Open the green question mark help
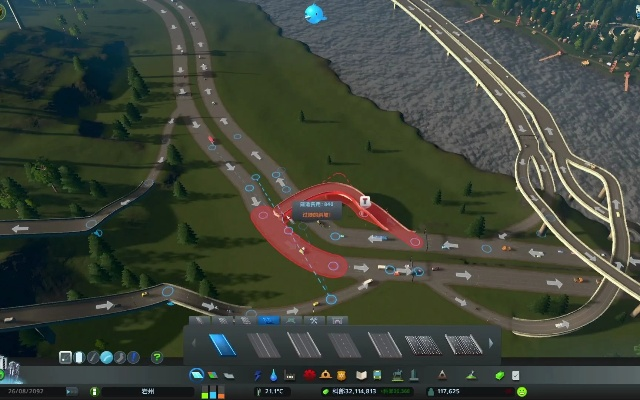 click(157, 357)
